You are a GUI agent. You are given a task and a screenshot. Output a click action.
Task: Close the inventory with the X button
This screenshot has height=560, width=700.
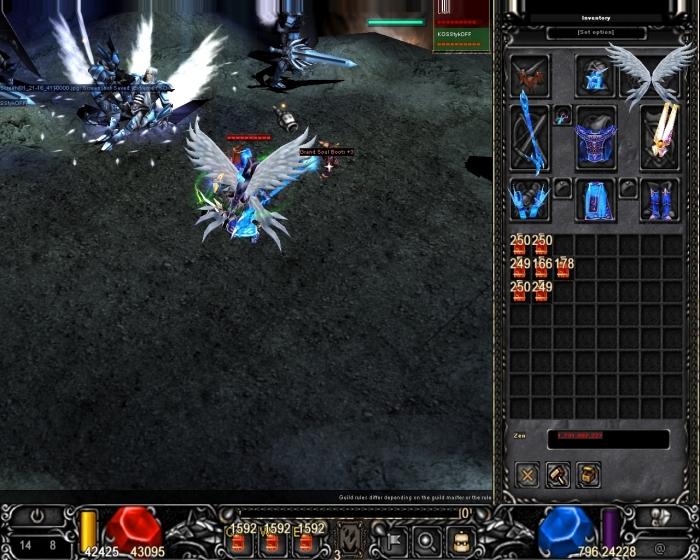tap(528, 475)
